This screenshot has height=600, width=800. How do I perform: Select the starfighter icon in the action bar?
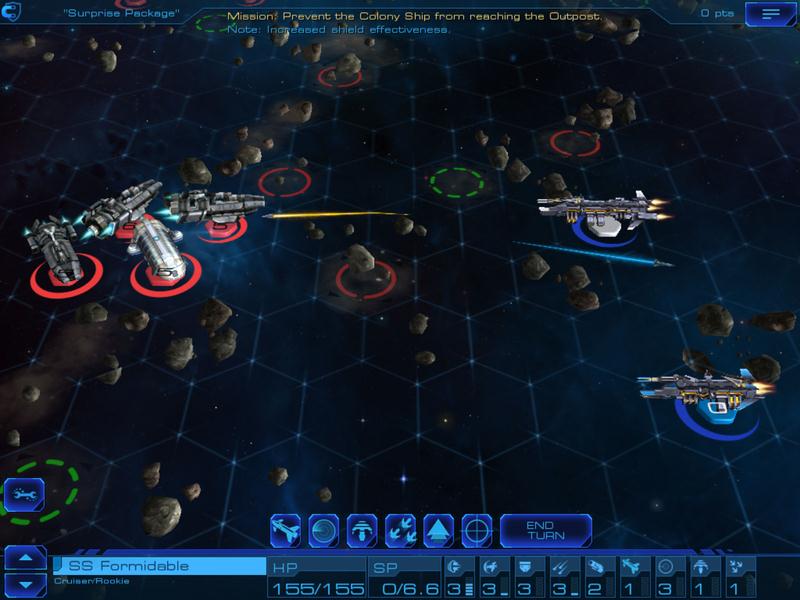(x=286, y=530)
